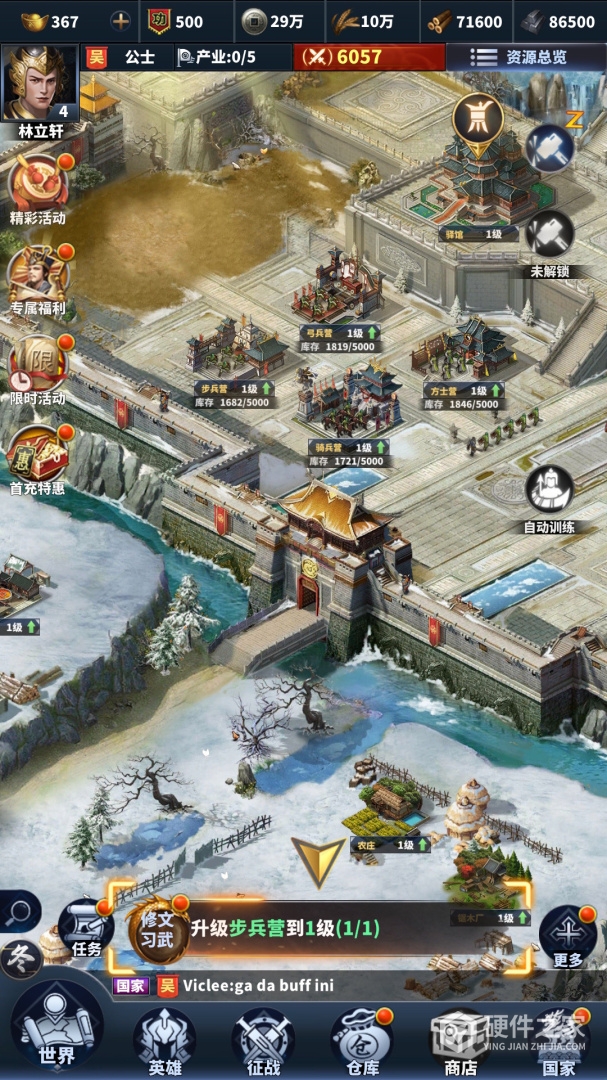Open the 任务 quest list
The image size is (607, 1080).
(x=87, y=928)
